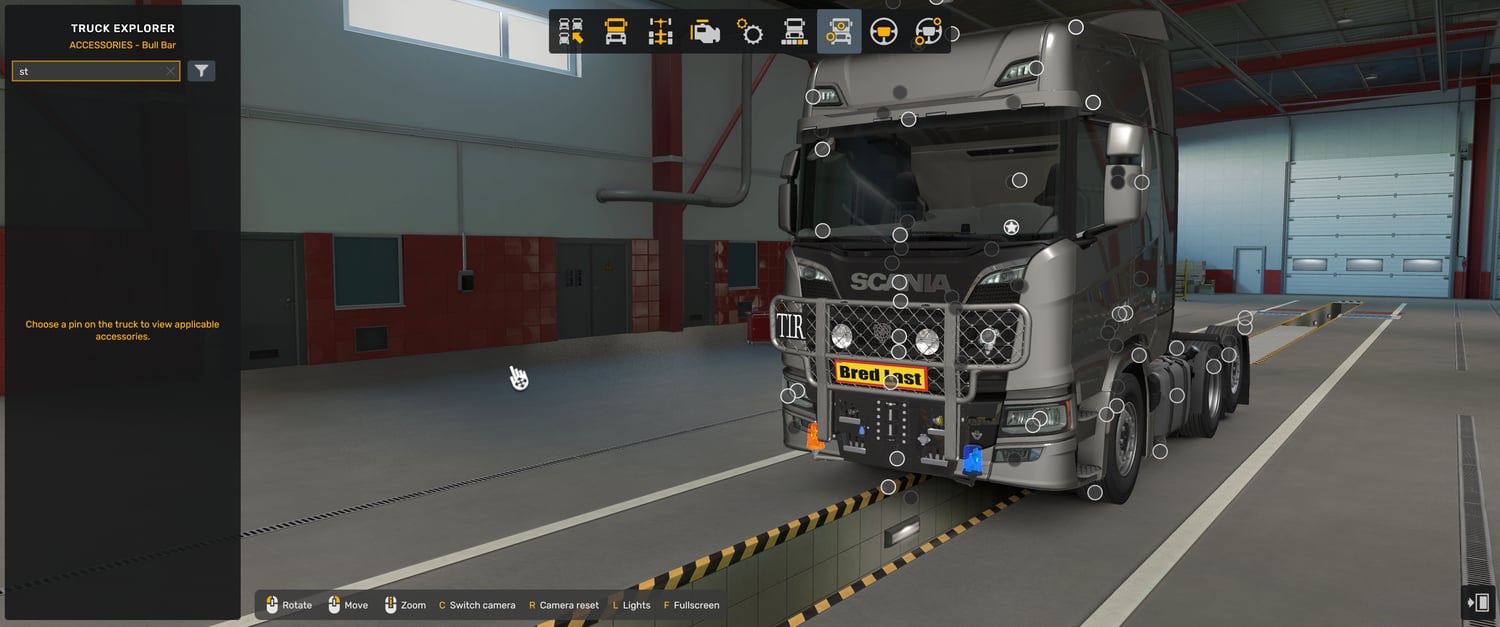Select the interior accessories steering wheel icon

click(x=928, y=32)
